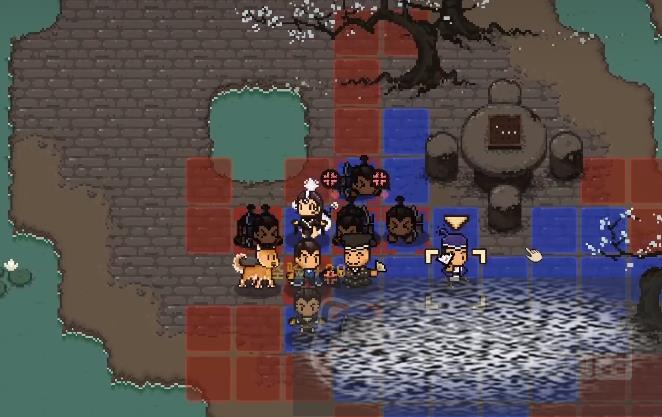Viewport: 662px width, 417px height.
Task: Select the orange dog unit
Action: click(258, 268)
